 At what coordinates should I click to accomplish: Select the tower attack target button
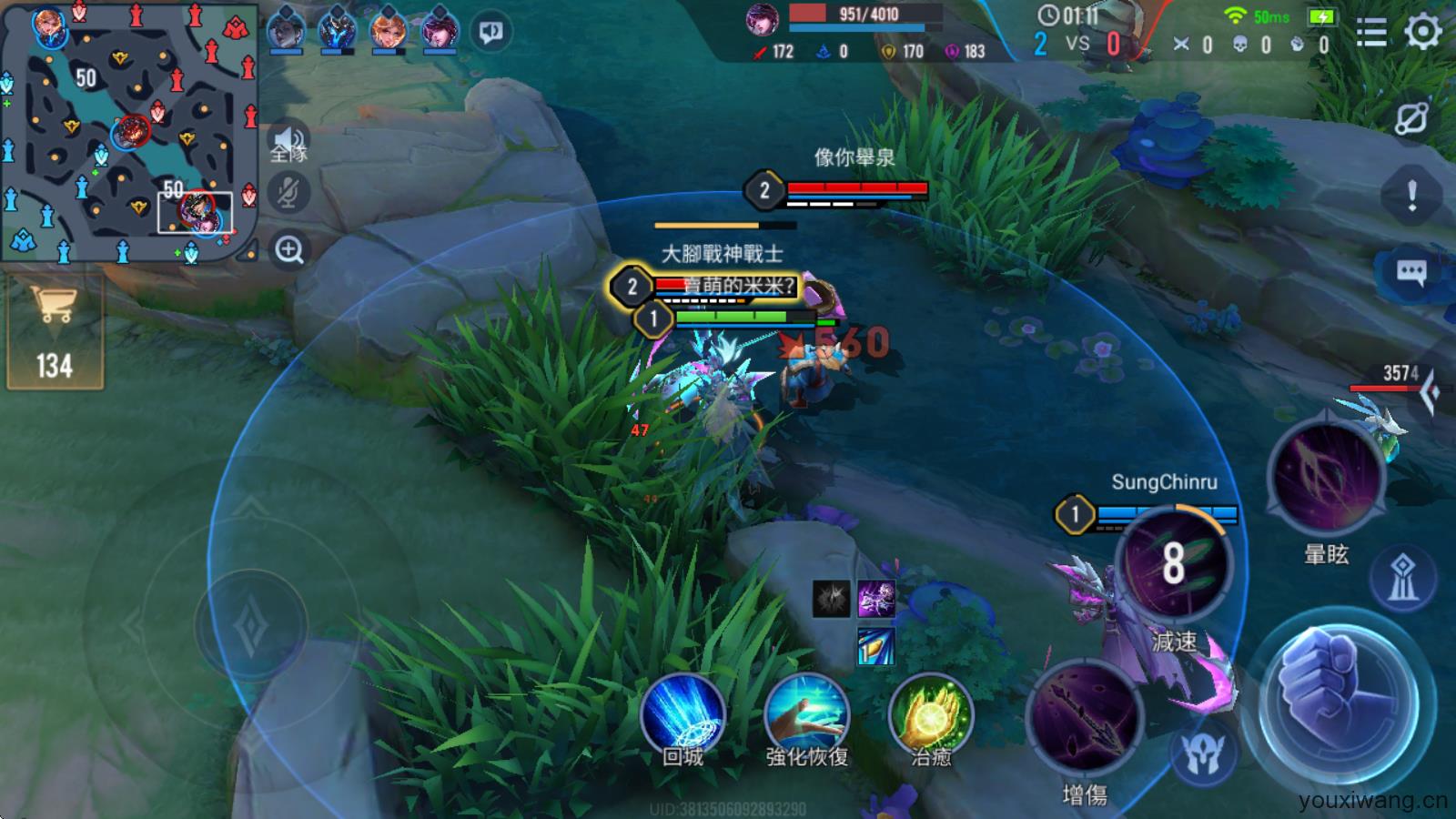[x=1402, y=578]
